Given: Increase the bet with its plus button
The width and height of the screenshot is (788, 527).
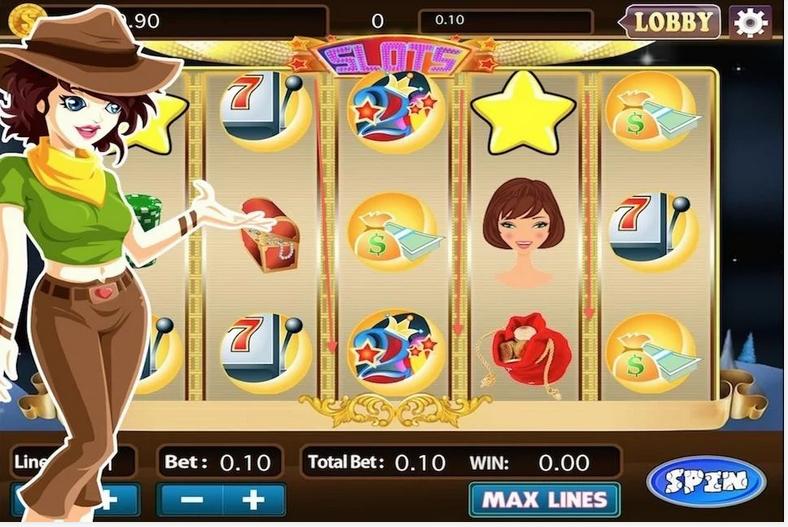Looking at the screenshot, I should pyautogui.click(x=252, y=500).
